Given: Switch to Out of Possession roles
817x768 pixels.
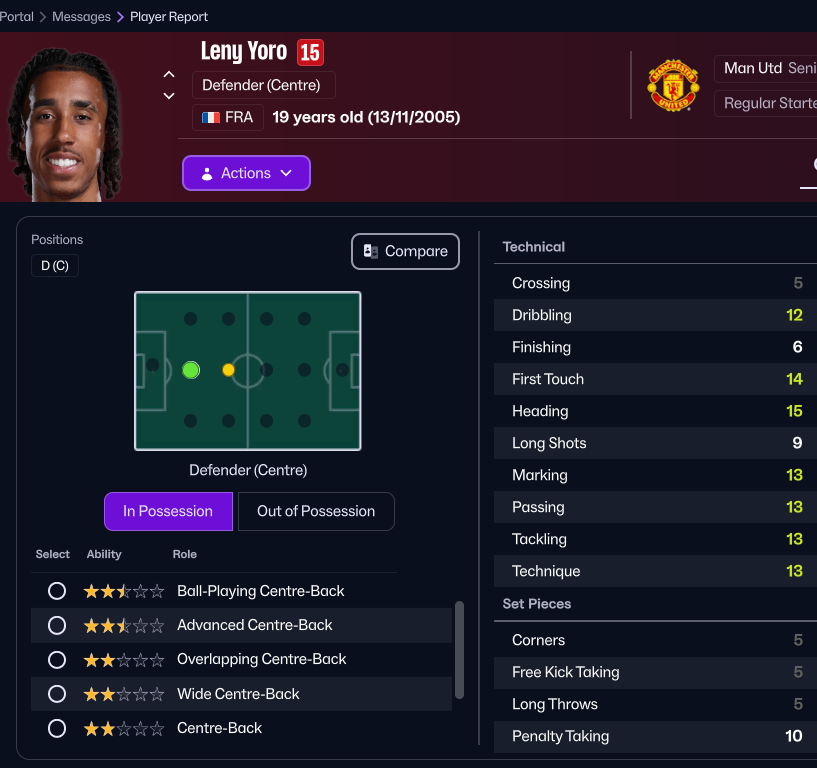Looking at the screenshot, I should pos(316,511).
